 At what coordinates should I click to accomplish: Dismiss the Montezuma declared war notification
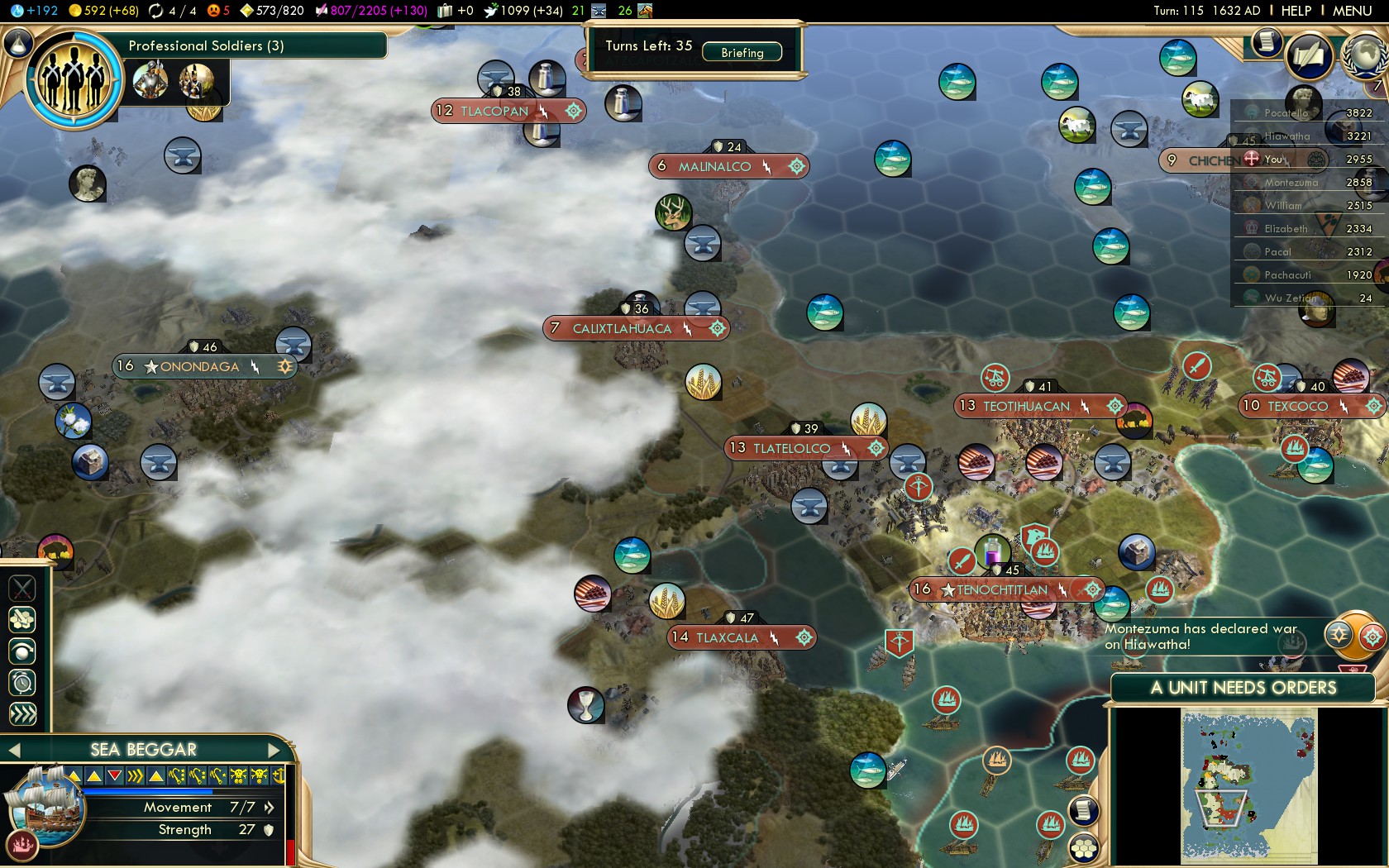tap(1200, 637)
